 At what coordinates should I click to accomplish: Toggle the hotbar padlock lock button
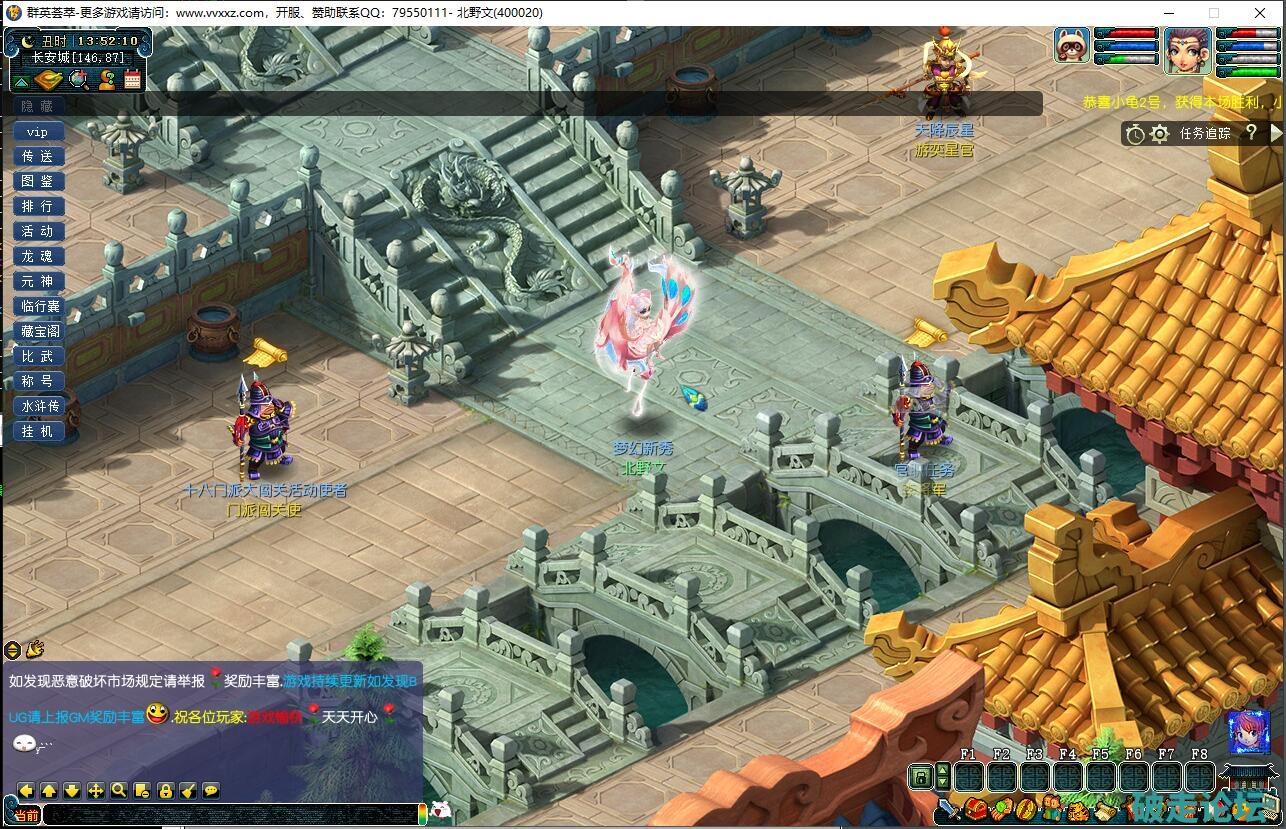coord(920,776)
